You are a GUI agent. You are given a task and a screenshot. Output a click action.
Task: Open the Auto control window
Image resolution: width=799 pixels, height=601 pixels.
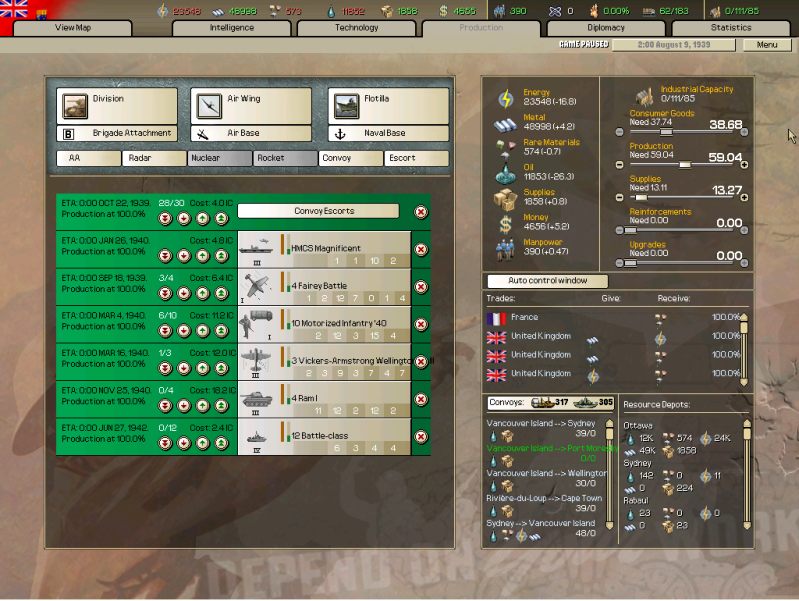tap(547, 282)
